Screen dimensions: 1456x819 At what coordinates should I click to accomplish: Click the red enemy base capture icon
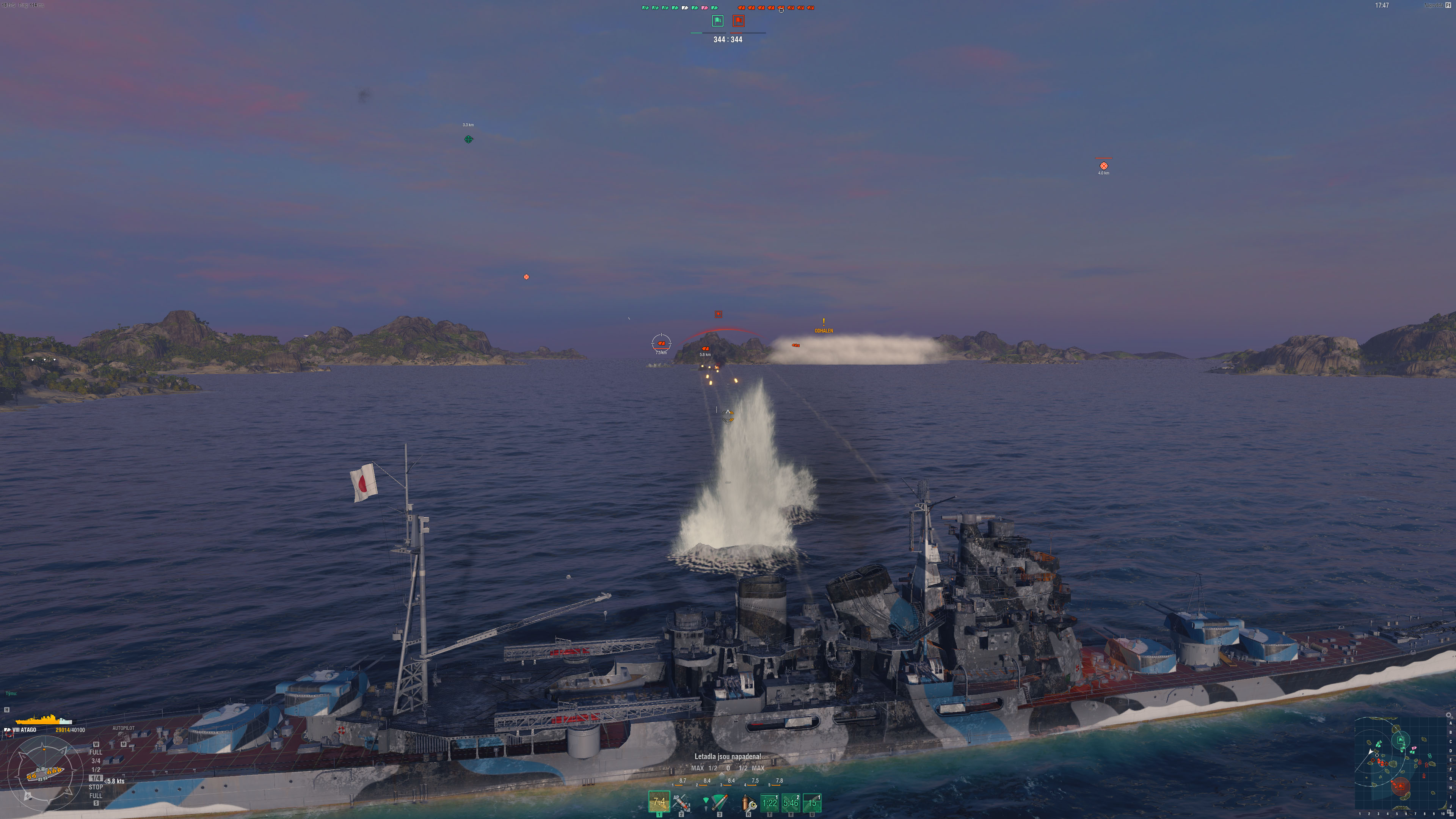pos(738,21)
